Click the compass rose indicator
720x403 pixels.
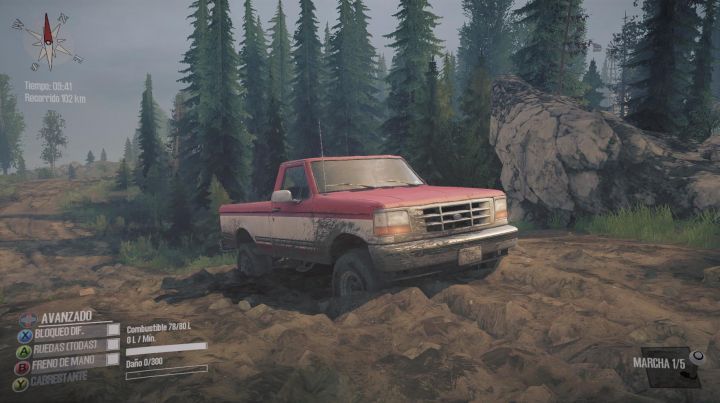[x=47, y=41]
